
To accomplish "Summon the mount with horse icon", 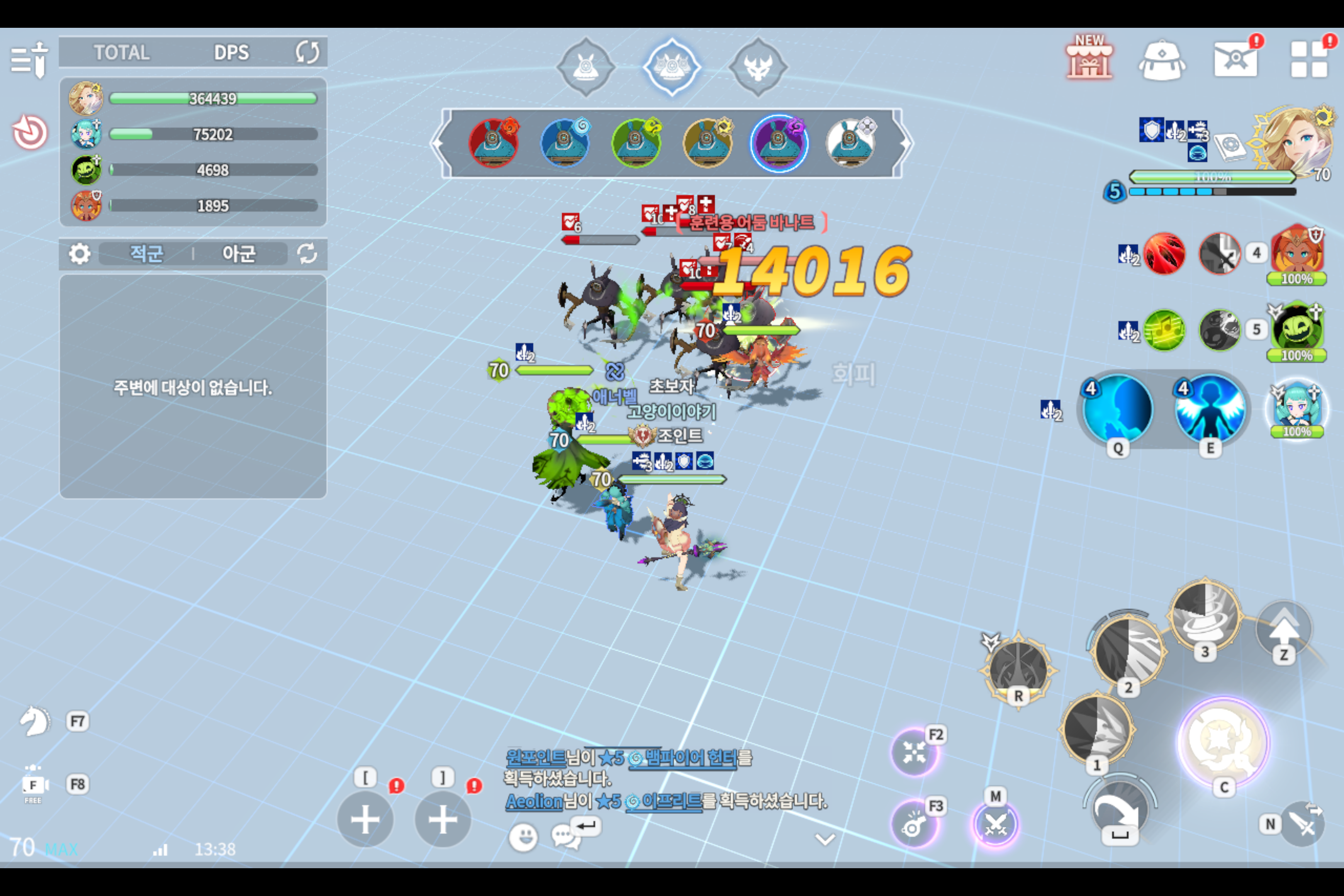I will (35, 721).
